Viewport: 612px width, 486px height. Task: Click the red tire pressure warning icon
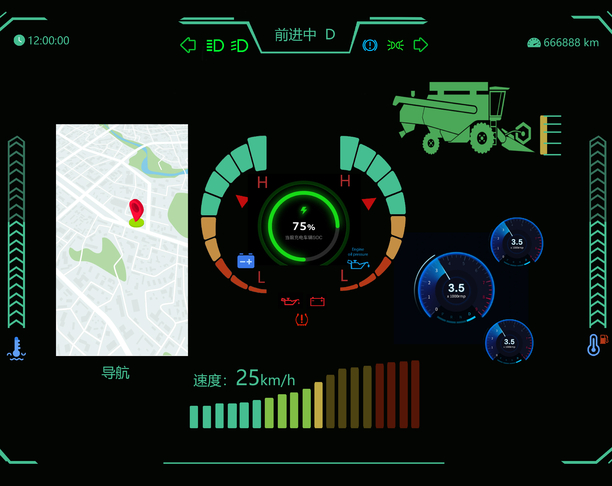pos(302,319)
